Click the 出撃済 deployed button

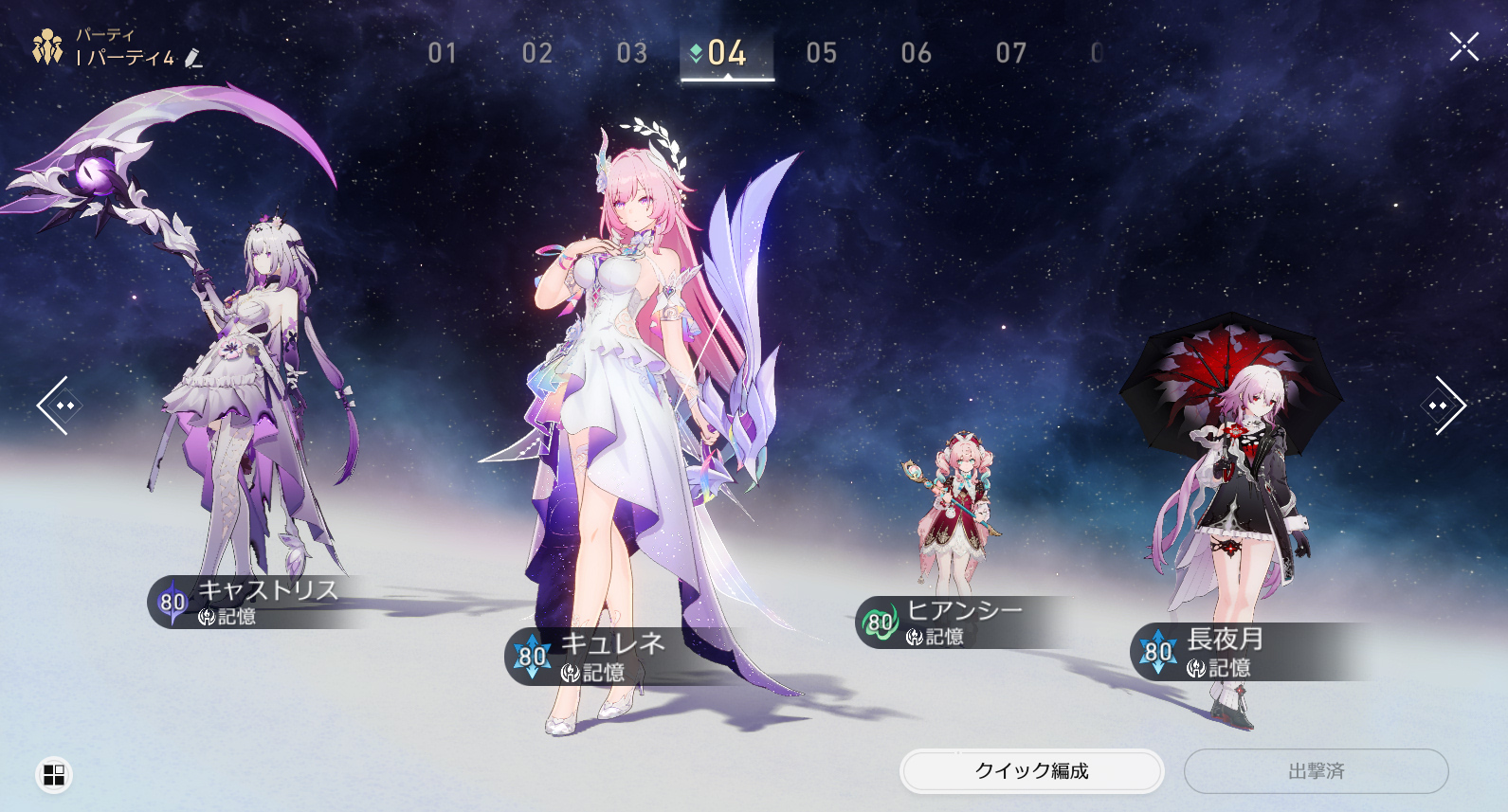coord(1316,771)
